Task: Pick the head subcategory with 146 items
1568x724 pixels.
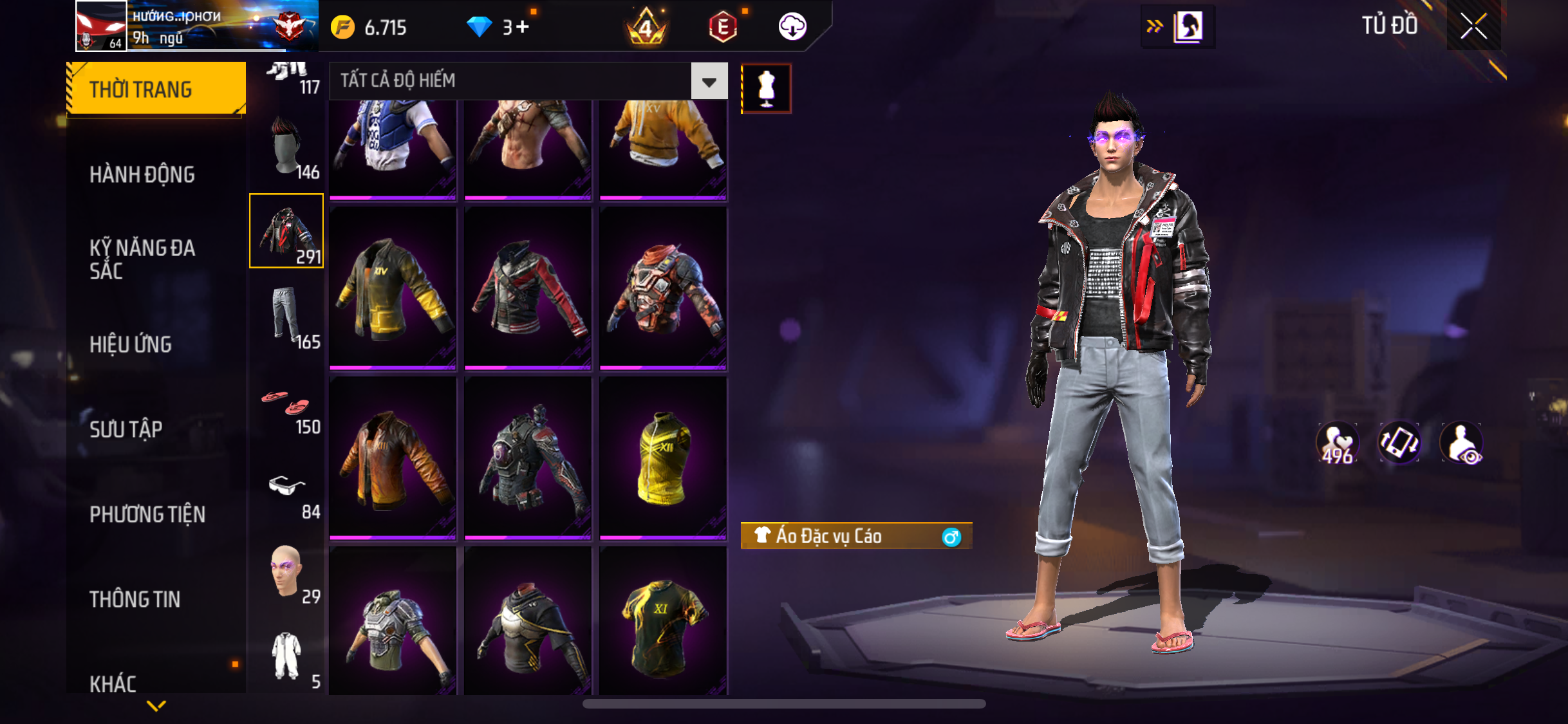Action: (x=287, y=147)
